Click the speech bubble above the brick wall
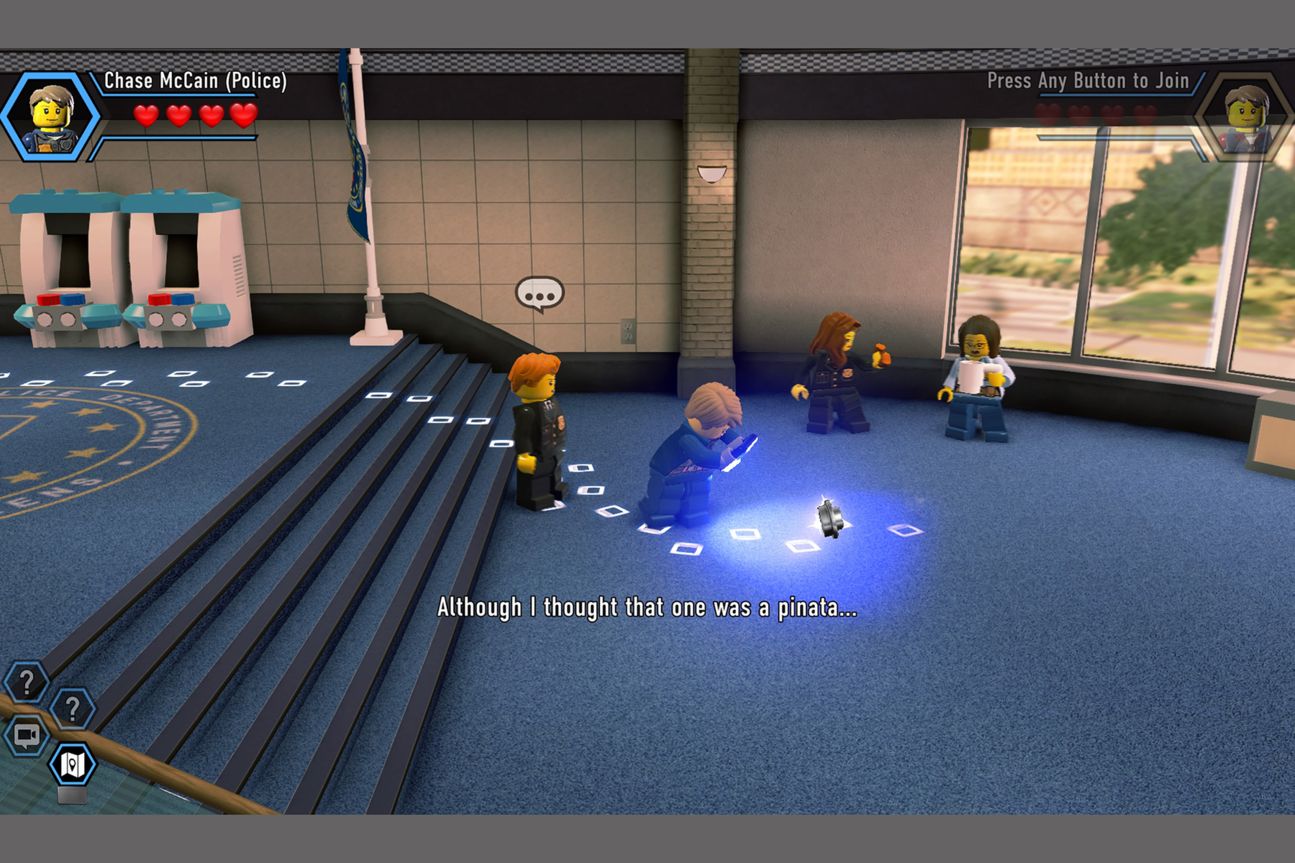 pyautogui.click(x=538, y=293)
